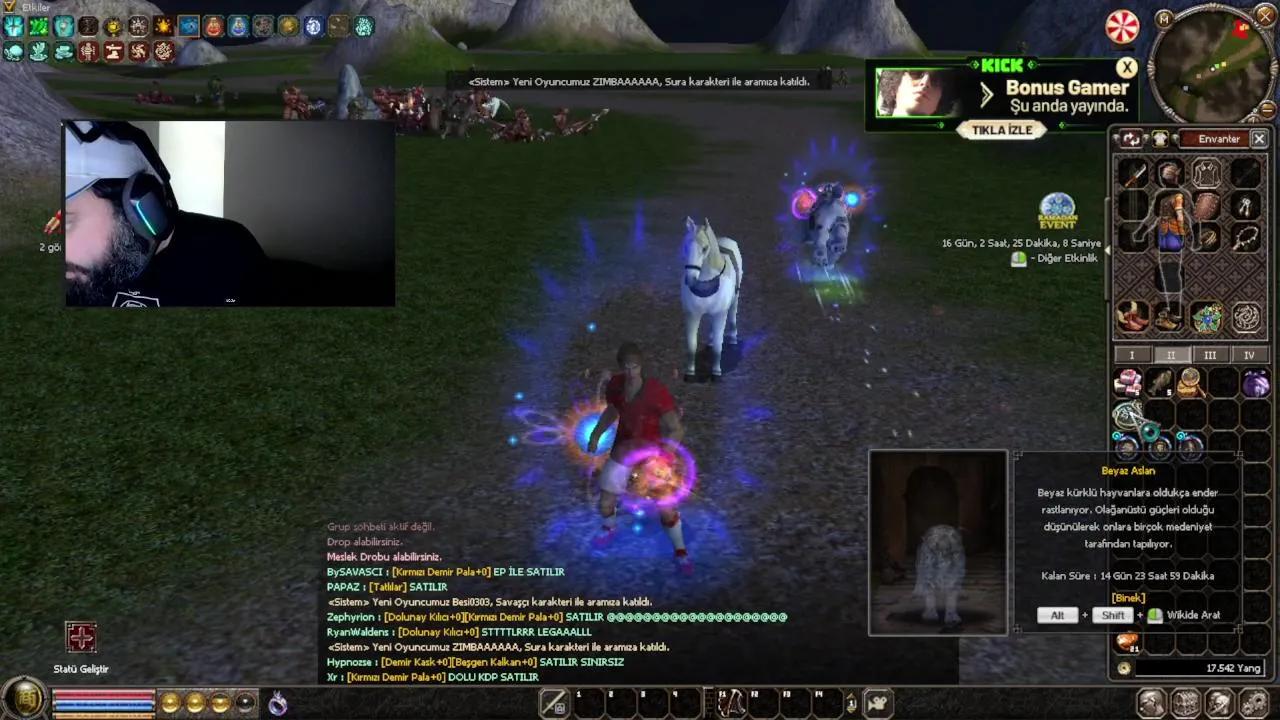Switch to inventory tab III

point(1210,355)
